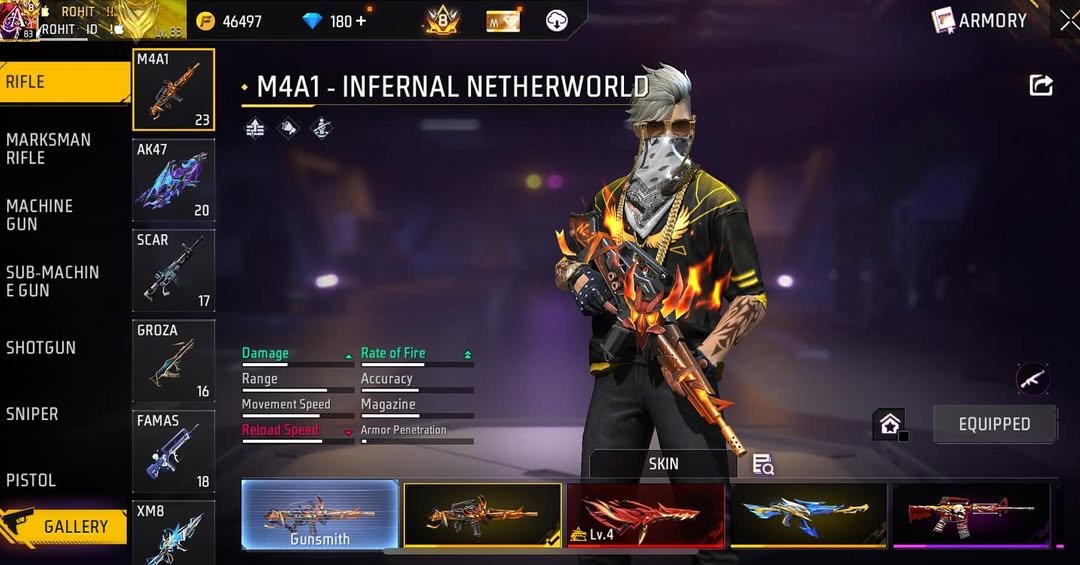Open the skin search list icon

click(763, 464)
